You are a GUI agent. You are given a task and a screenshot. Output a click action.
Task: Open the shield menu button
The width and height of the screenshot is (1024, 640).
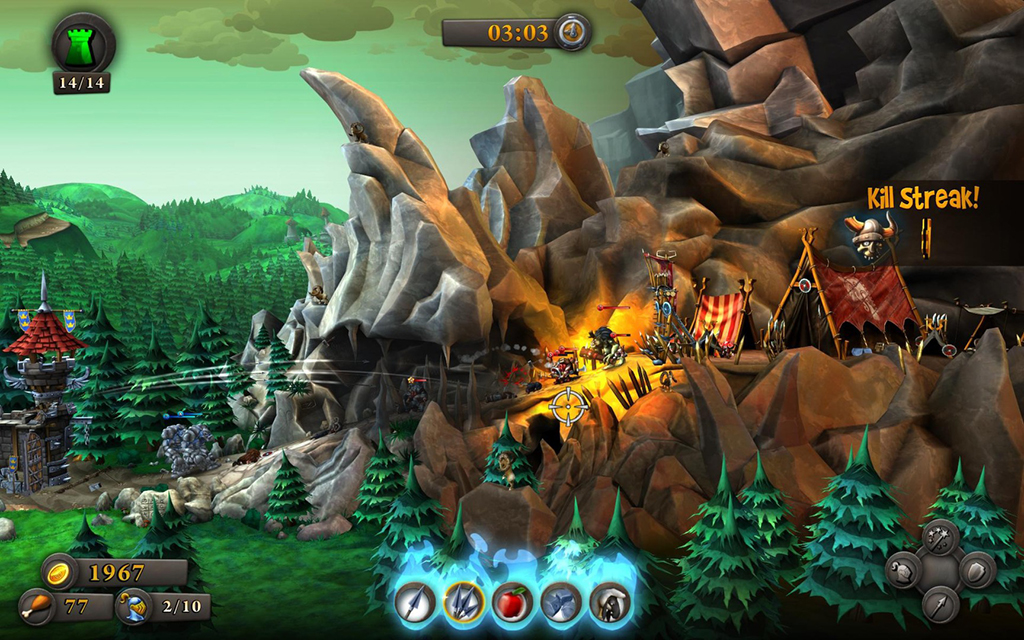pos(977,571)
